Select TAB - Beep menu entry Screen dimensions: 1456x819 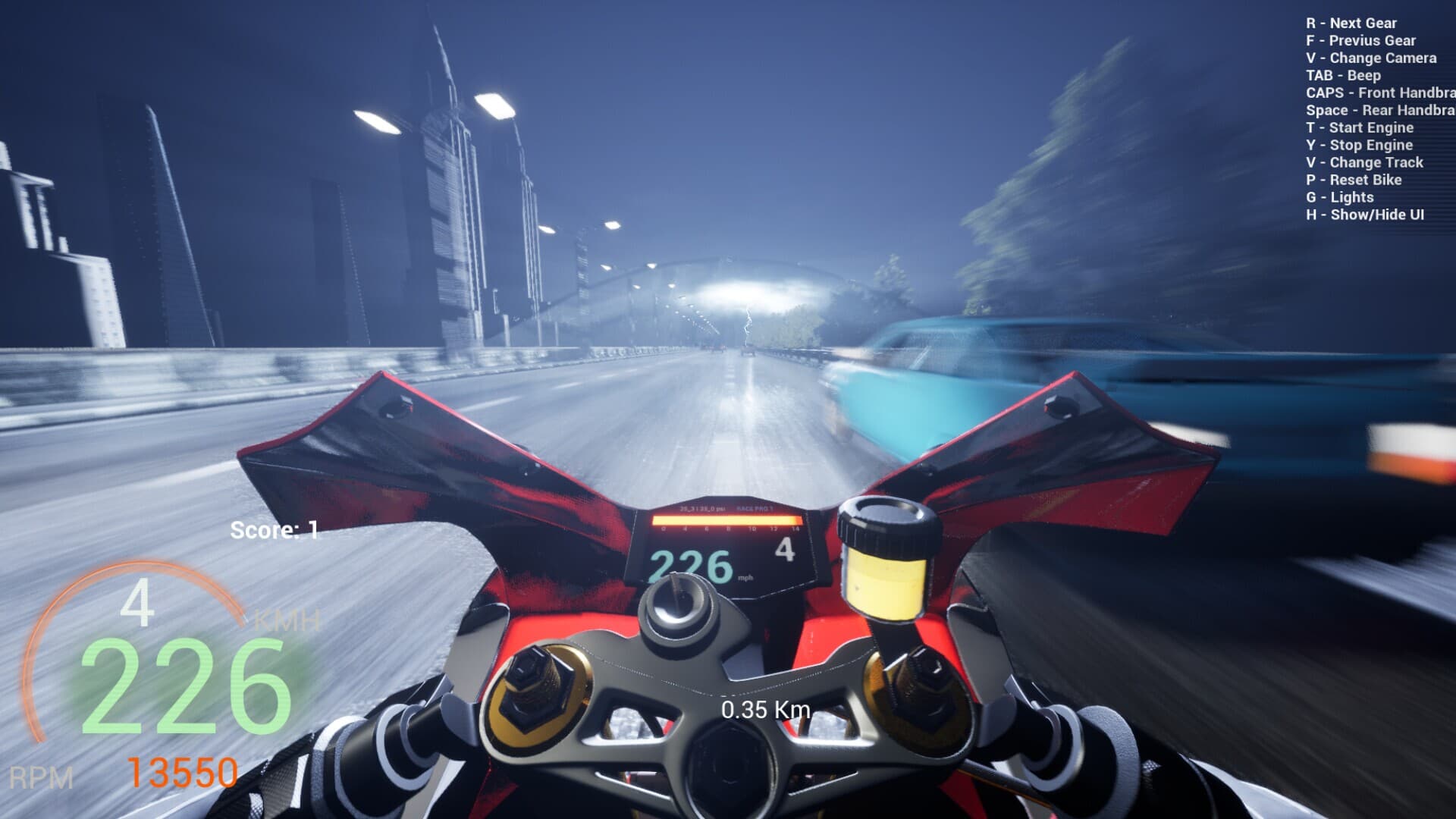point(1342,75)
